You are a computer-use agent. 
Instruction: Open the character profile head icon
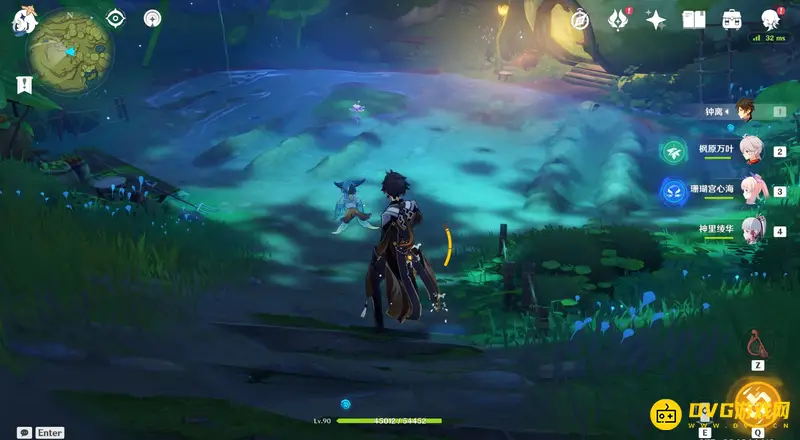770,19
